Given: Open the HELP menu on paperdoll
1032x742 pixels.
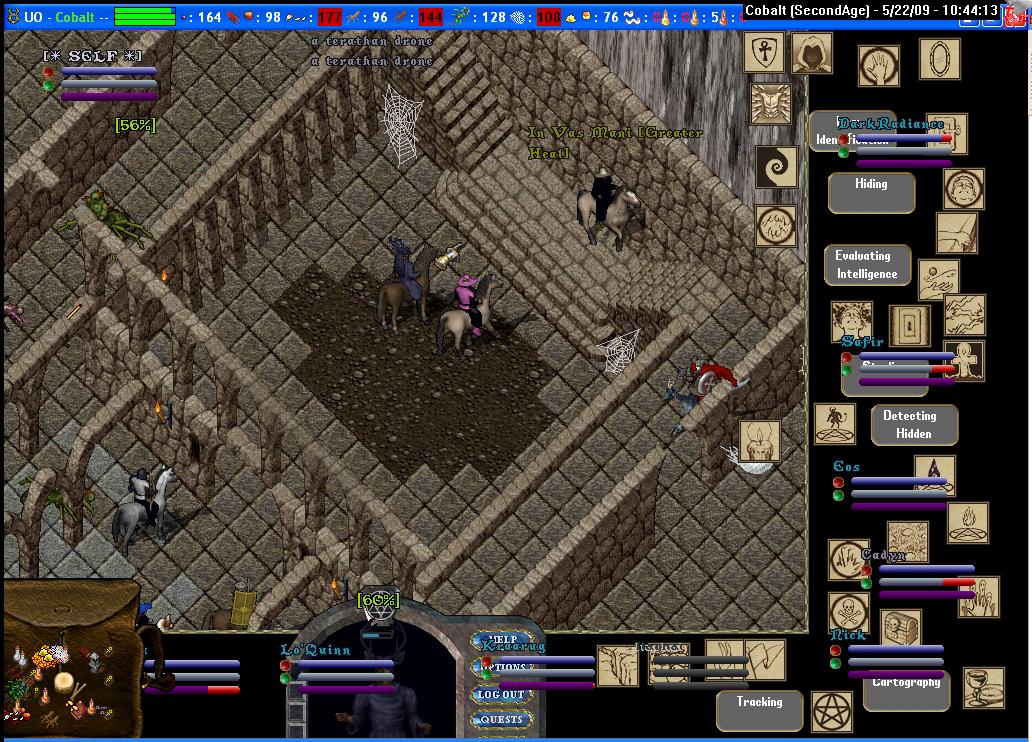Looking at the screenshot, I should [x=502, y=640].
